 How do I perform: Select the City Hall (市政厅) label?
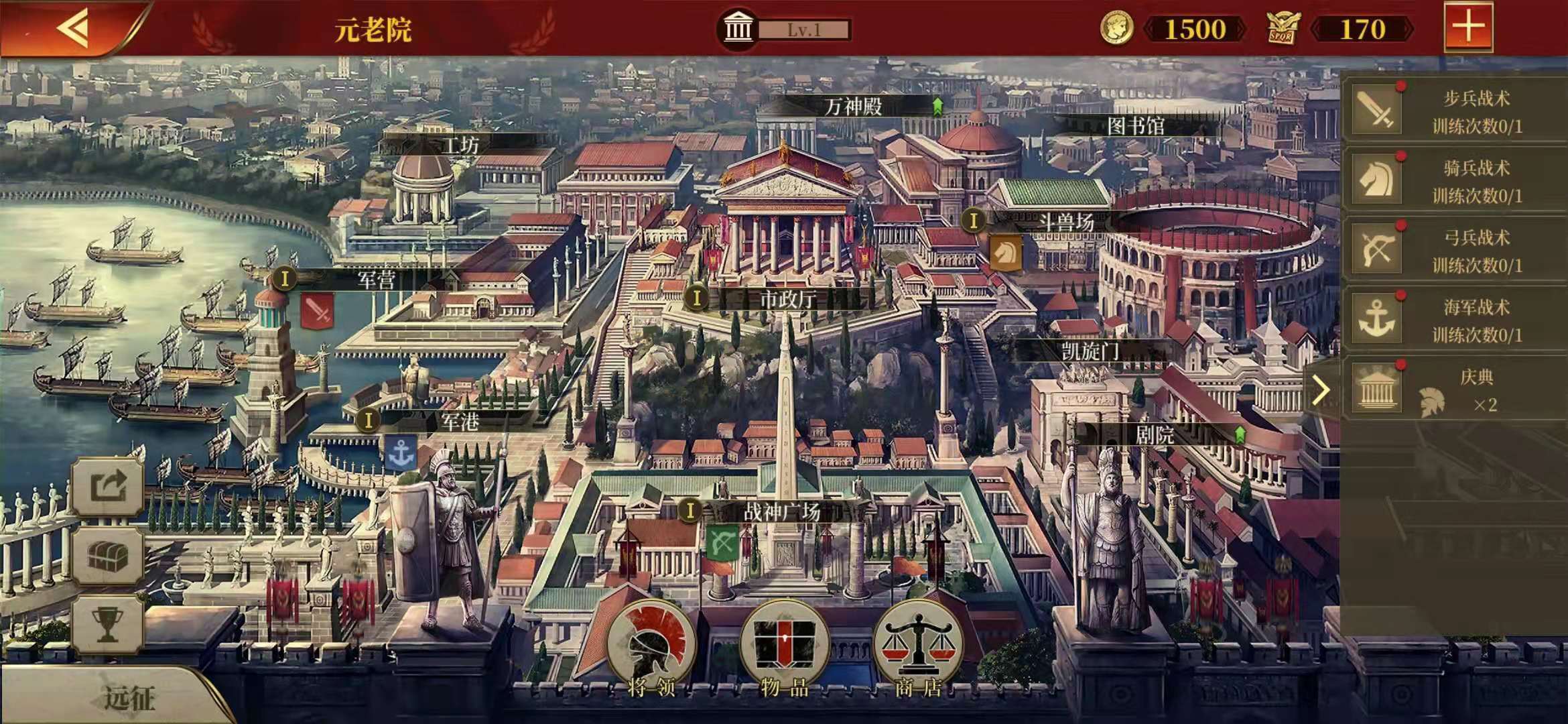tap(787, 299)
